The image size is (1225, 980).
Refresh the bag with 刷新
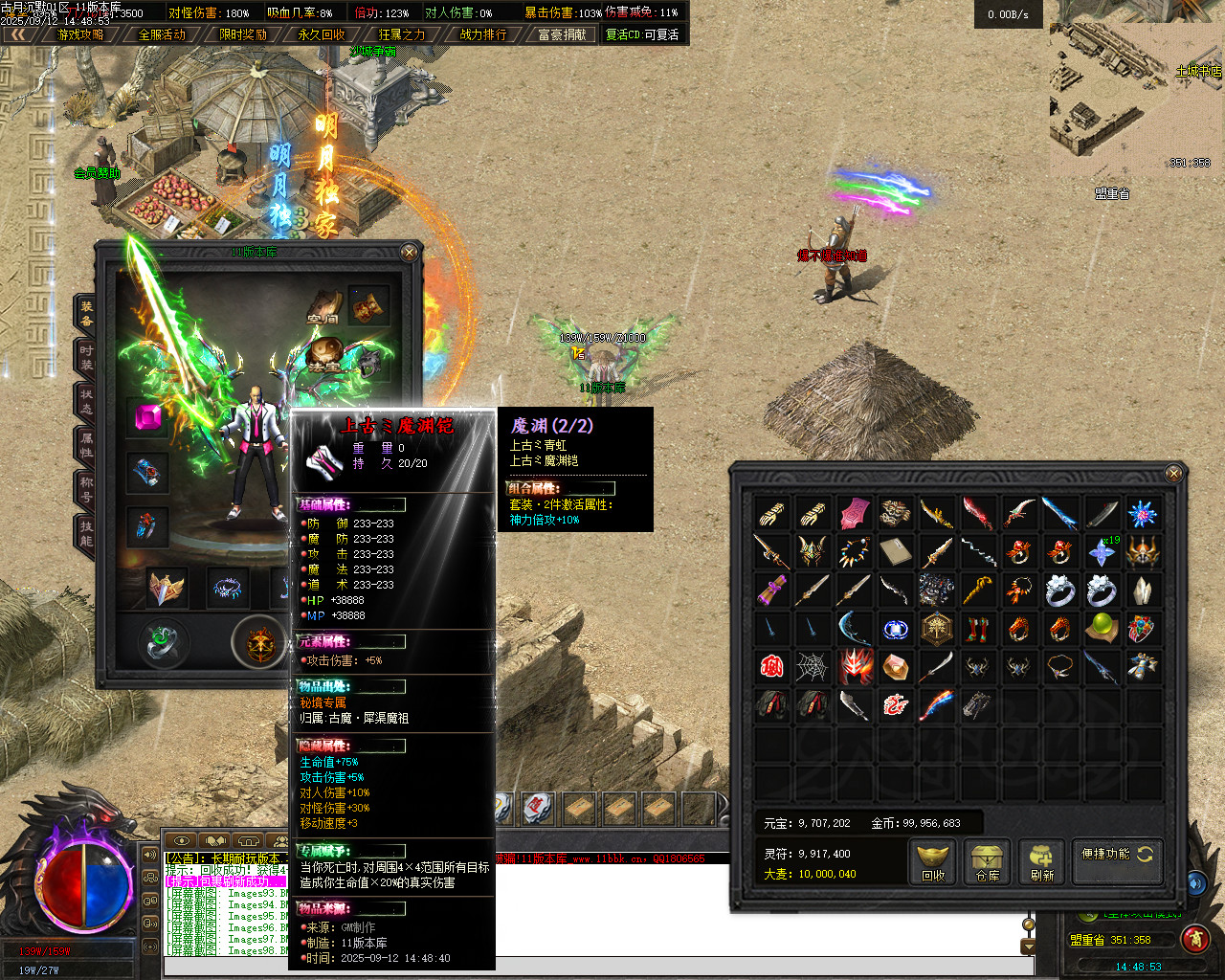point(1042,859)
